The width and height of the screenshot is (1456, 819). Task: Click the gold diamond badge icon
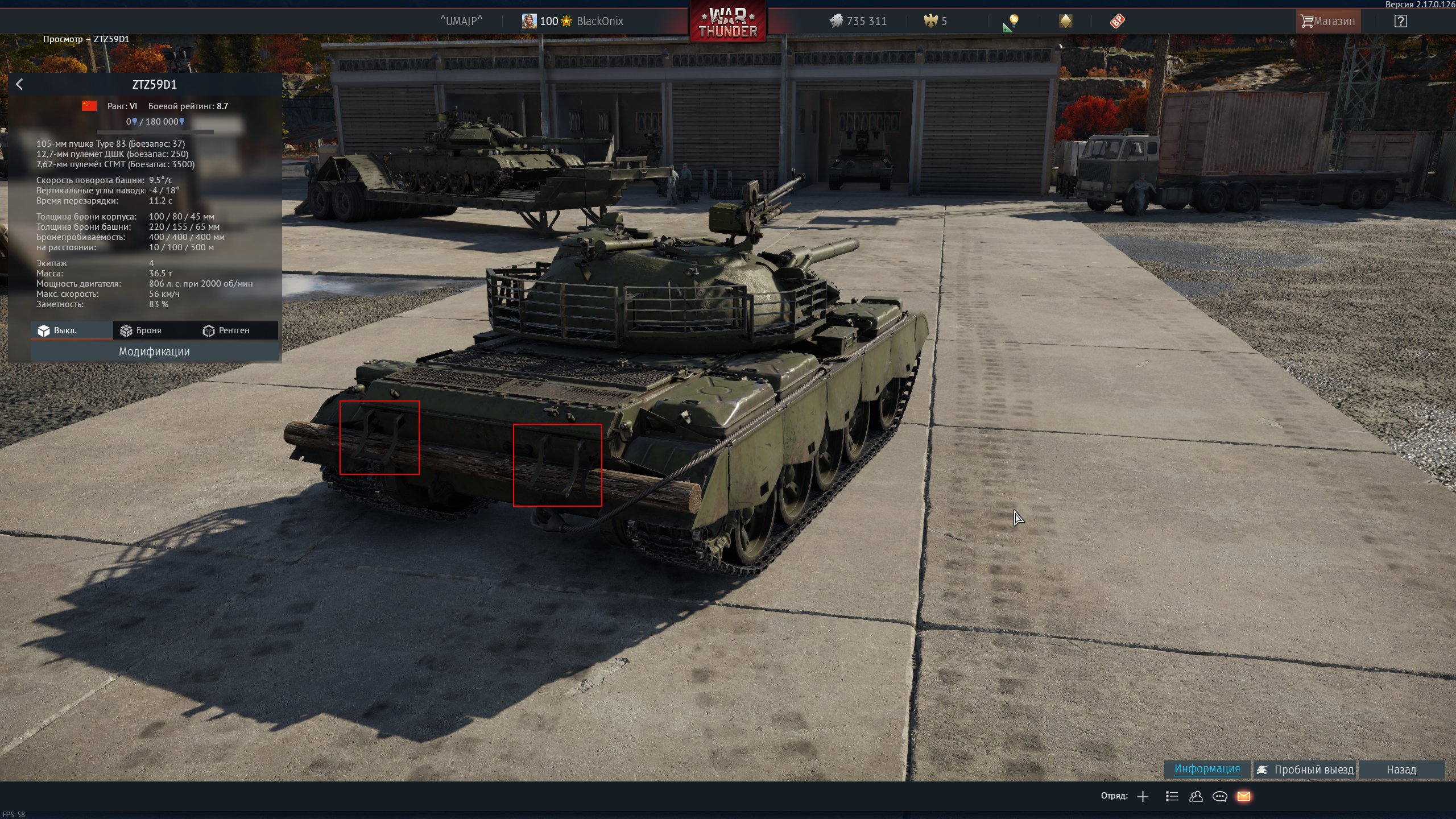point(1065,22)
